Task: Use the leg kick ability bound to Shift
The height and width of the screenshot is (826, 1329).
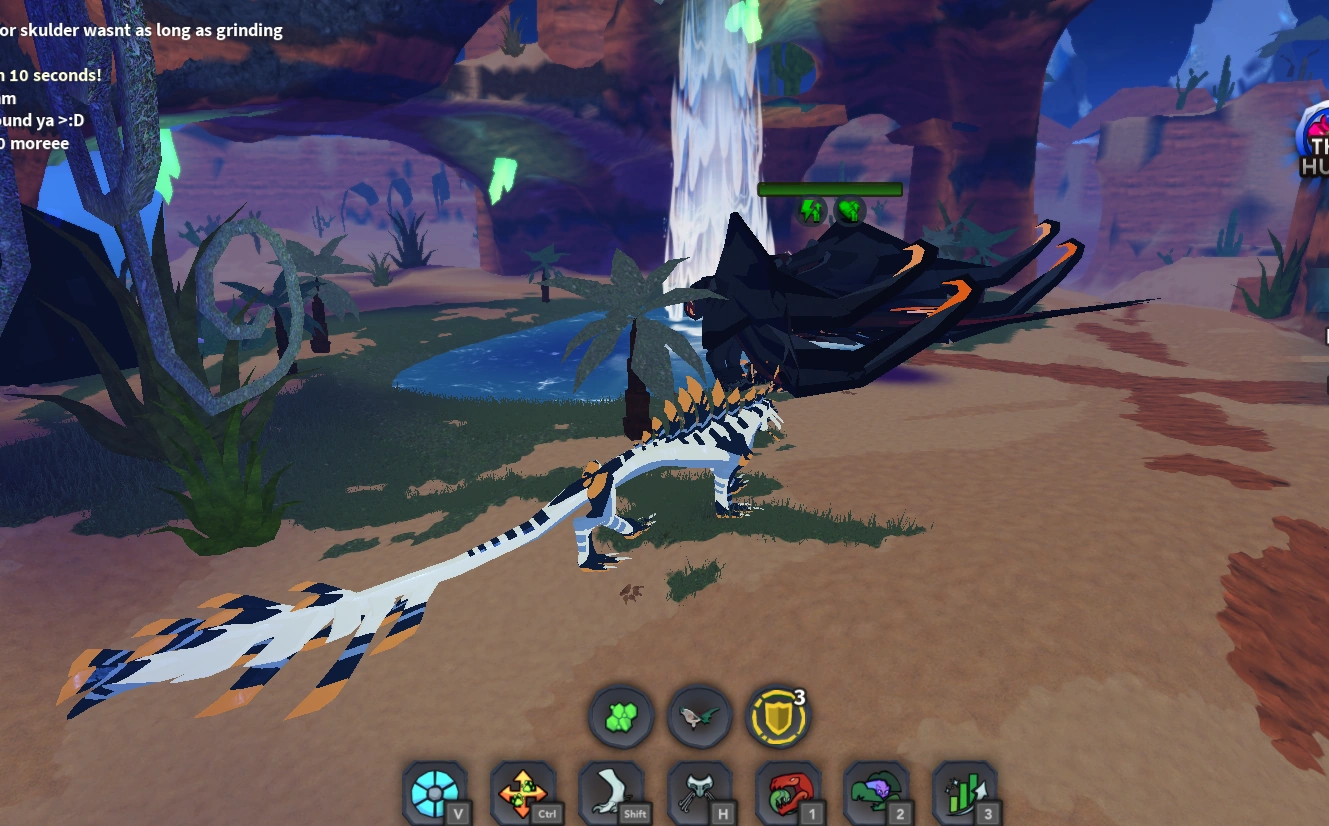Action: tap(612, 792)
